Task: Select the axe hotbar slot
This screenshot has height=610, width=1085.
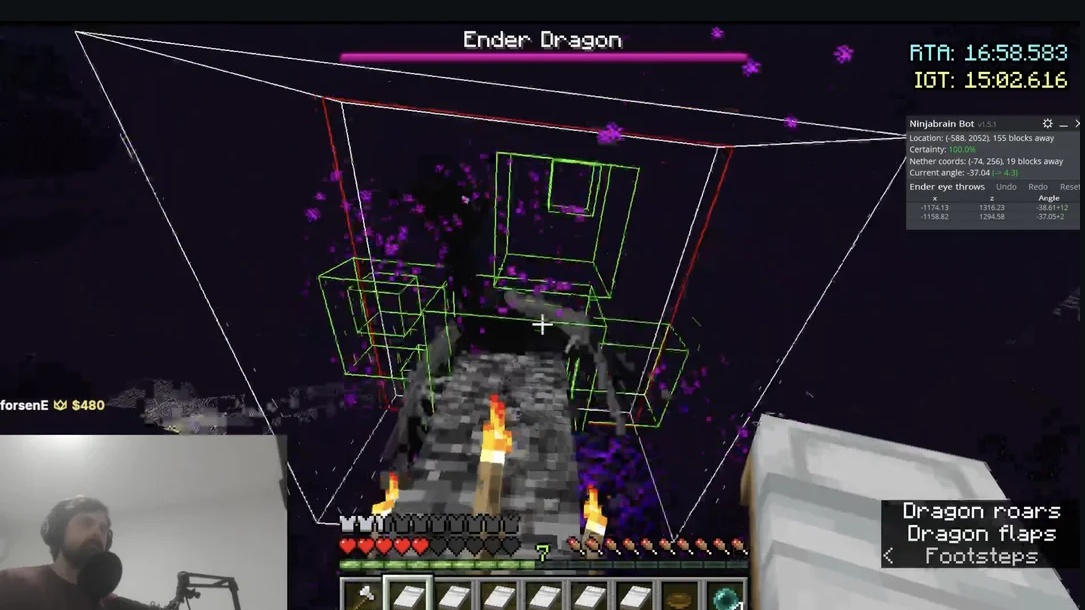Action: point(362,595)
